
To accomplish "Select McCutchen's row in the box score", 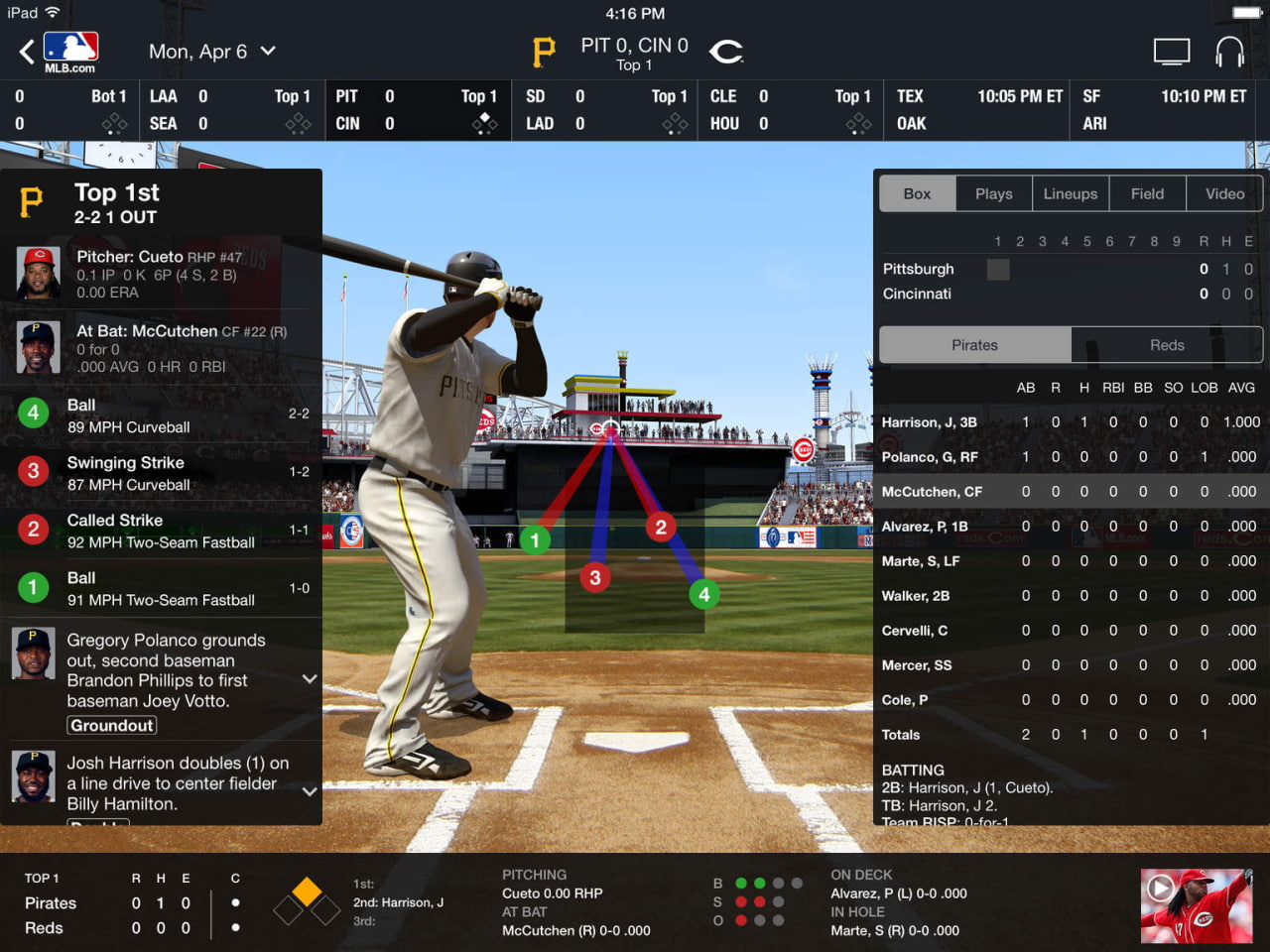I will point(1070,491).
